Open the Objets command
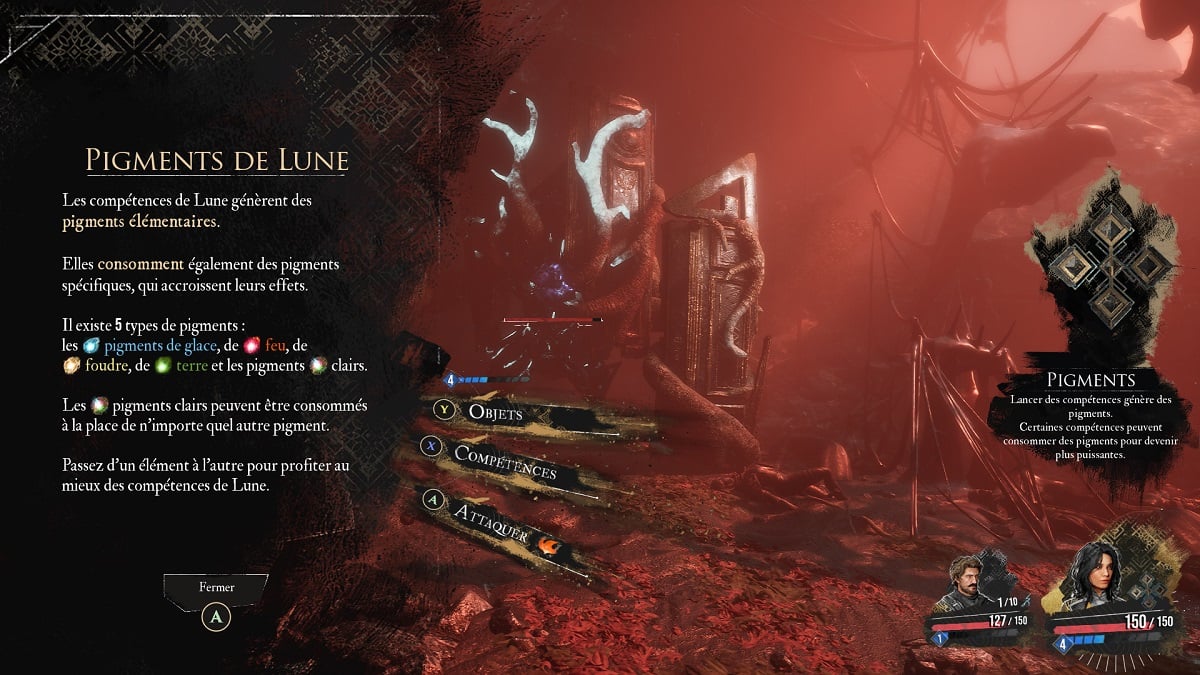1200x675 pixels. [x=495, y=412]
